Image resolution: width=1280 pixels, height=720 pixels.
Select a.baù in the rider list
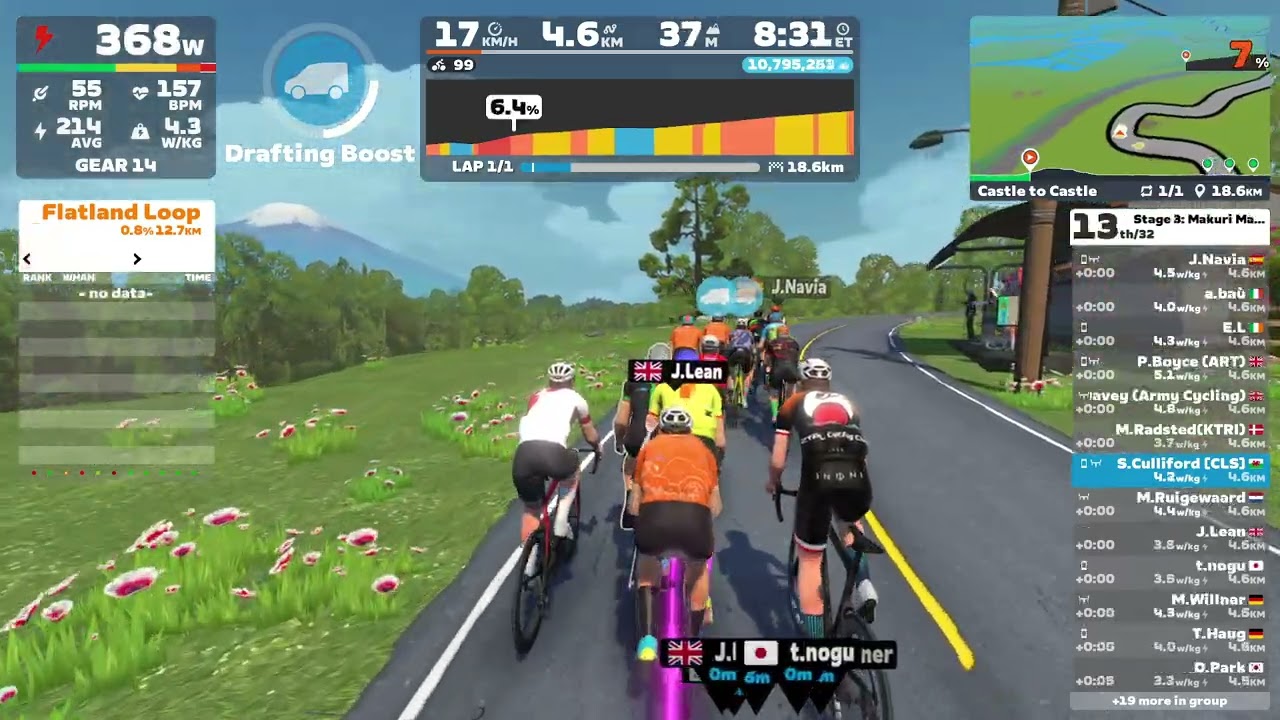[x=1170, y=300]
